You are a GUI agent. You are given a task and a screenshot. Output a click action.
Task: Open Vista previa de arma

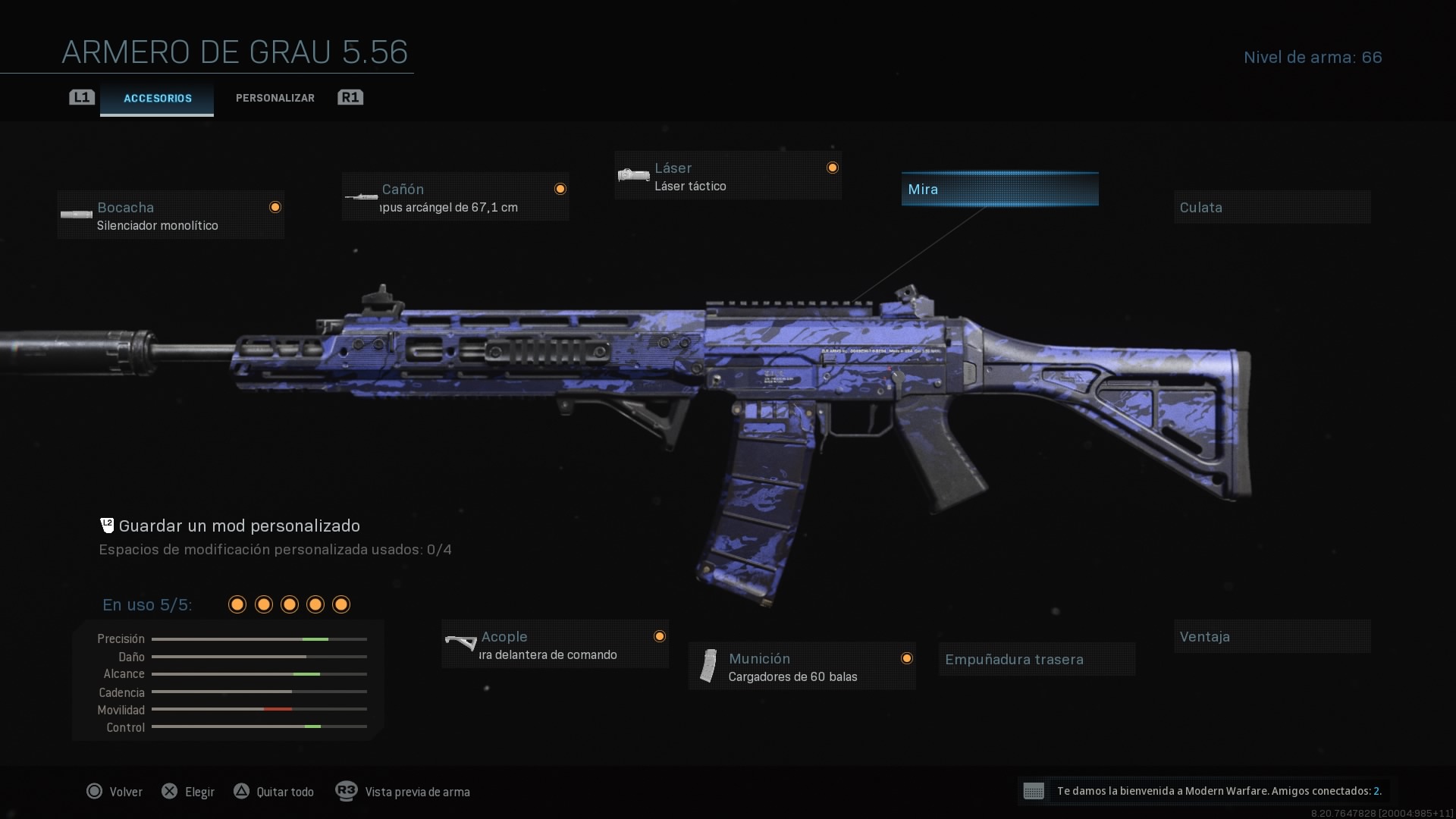[x=416, y=791]
